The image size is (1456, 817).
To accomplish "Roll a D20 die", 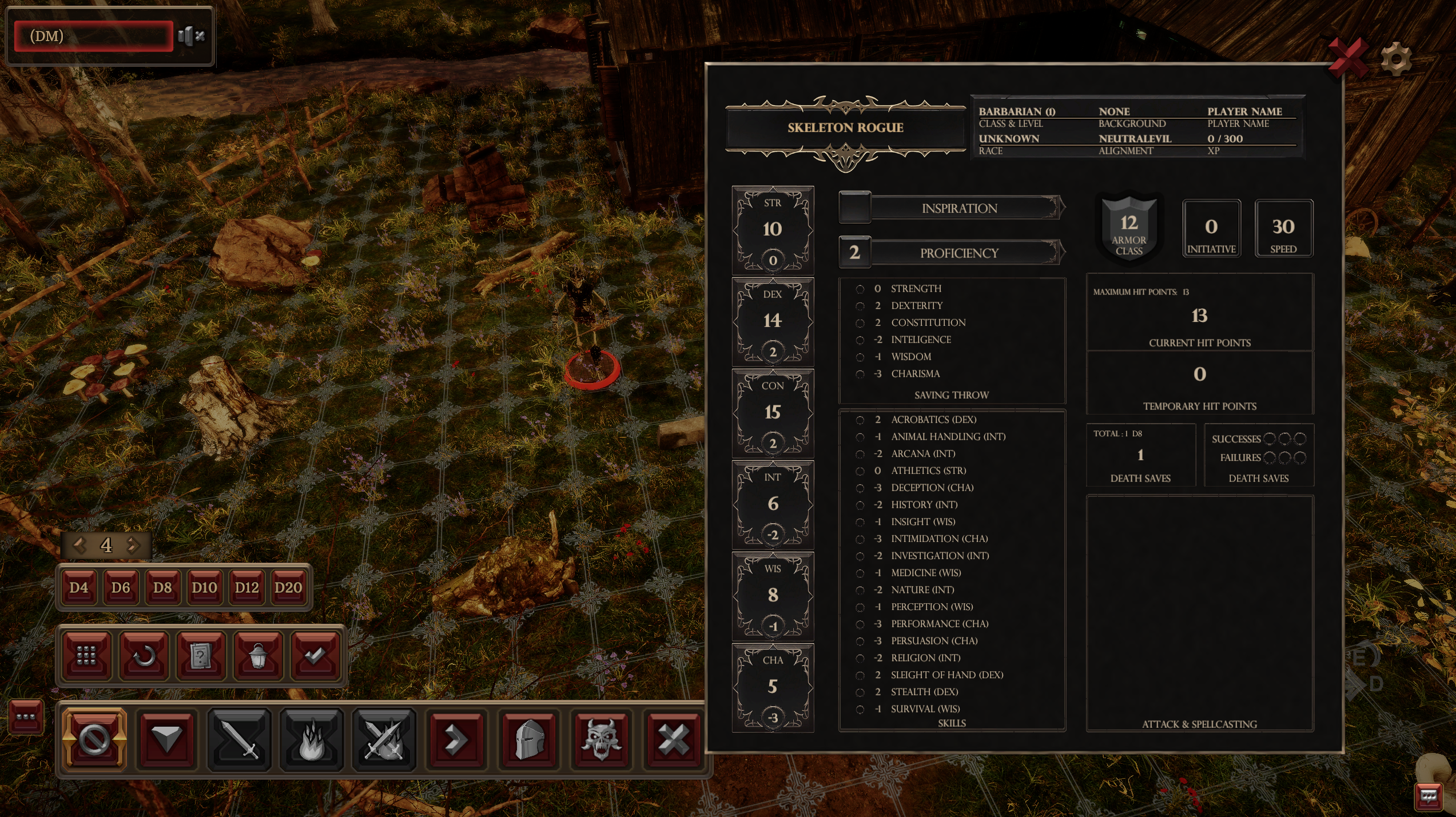I will 288,588.
